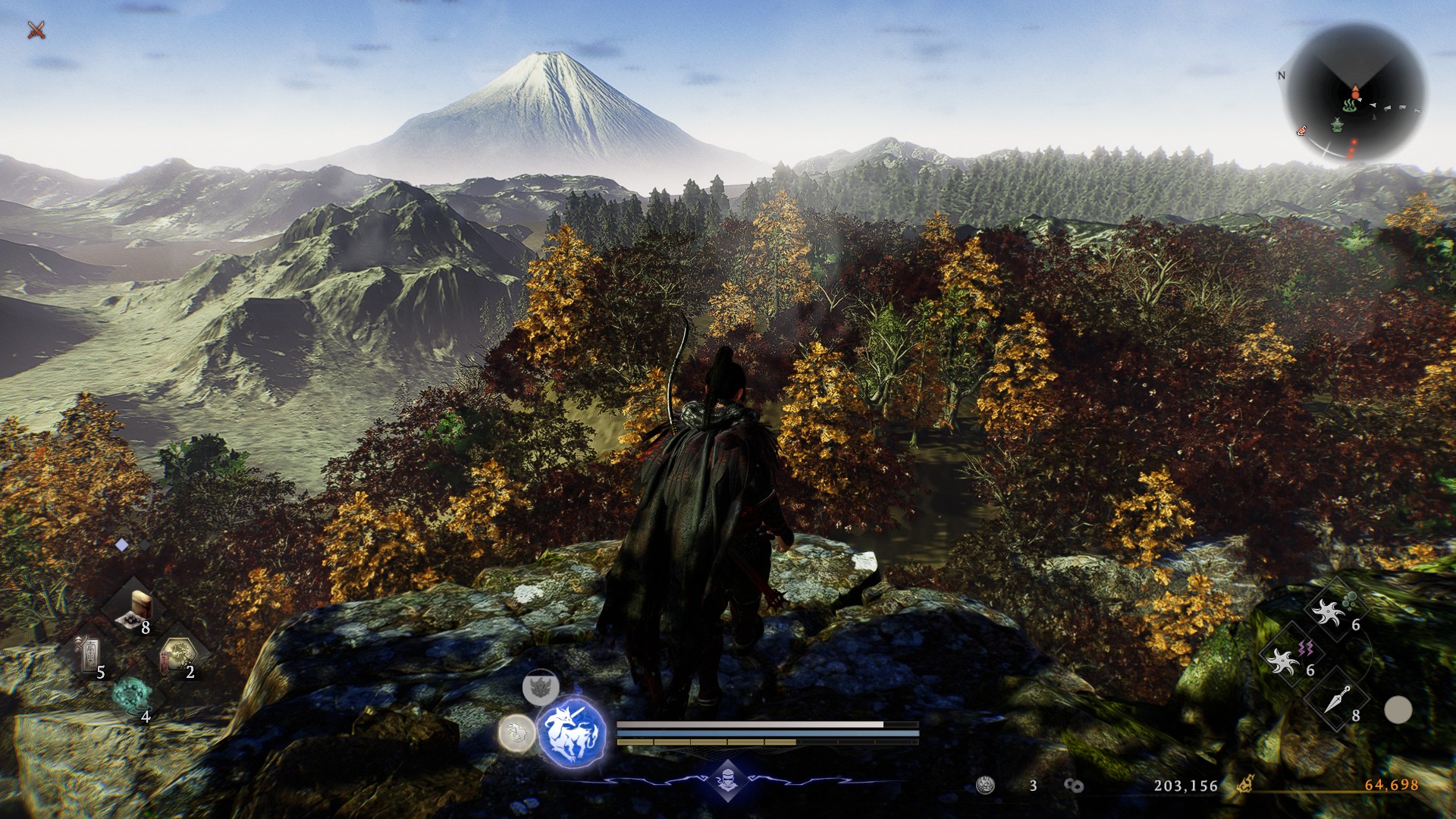The height and width of the screenshot is (819, 1456).
Task: Select the paper talisman item slot
Action: coord(91,654)
